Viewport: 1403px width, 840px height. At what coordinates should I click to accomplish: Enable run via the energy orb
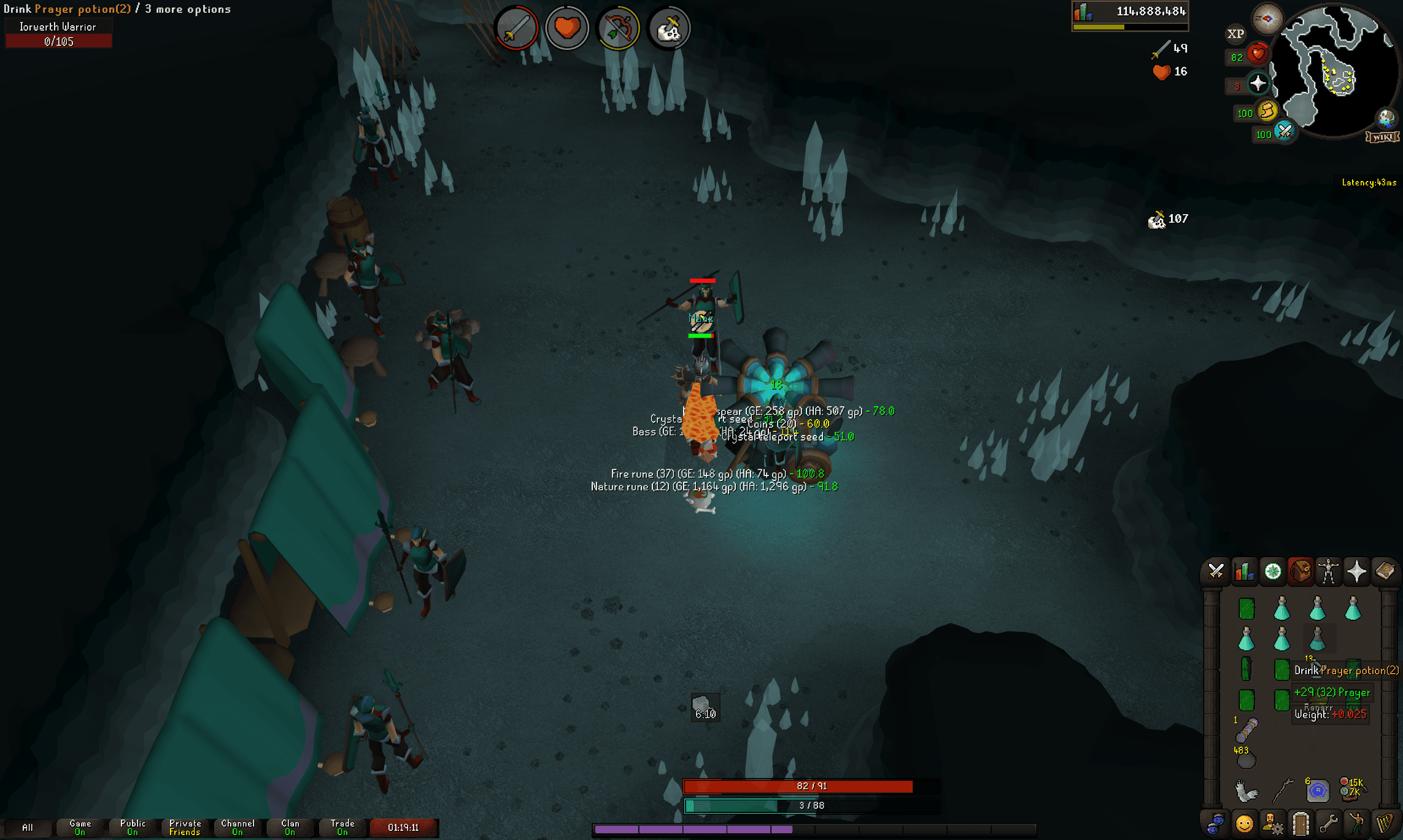1269,112
